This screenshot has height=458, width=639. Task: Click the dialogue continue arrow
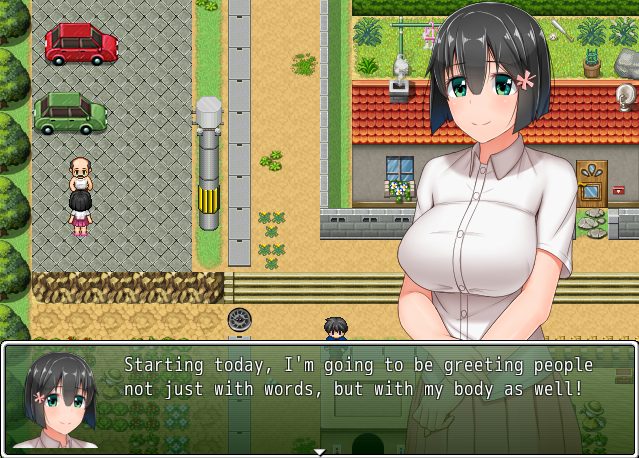pyautogui.click(x=319, y=451)
